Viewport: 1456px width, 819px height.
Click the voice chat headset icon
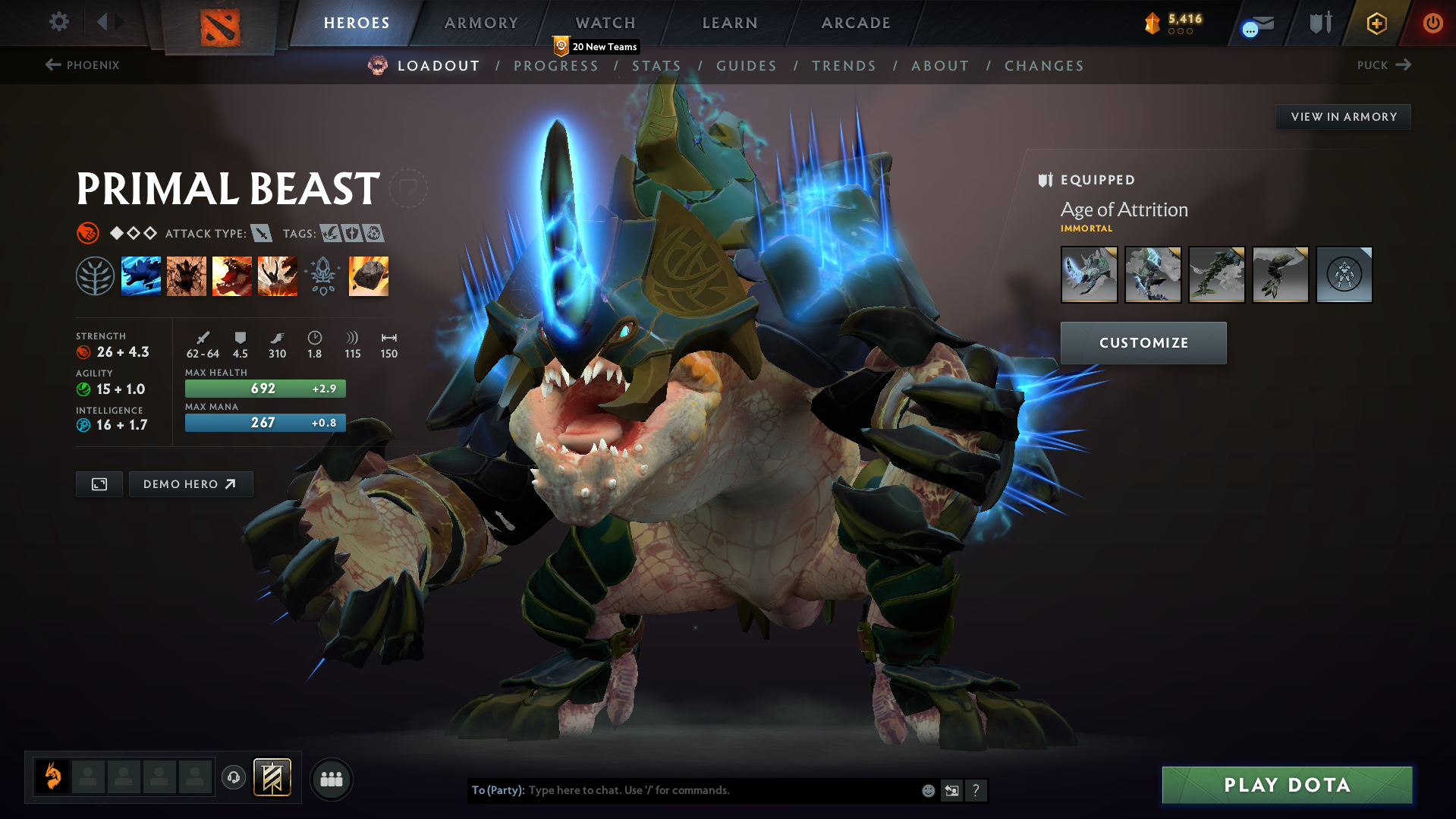point(233,778)
